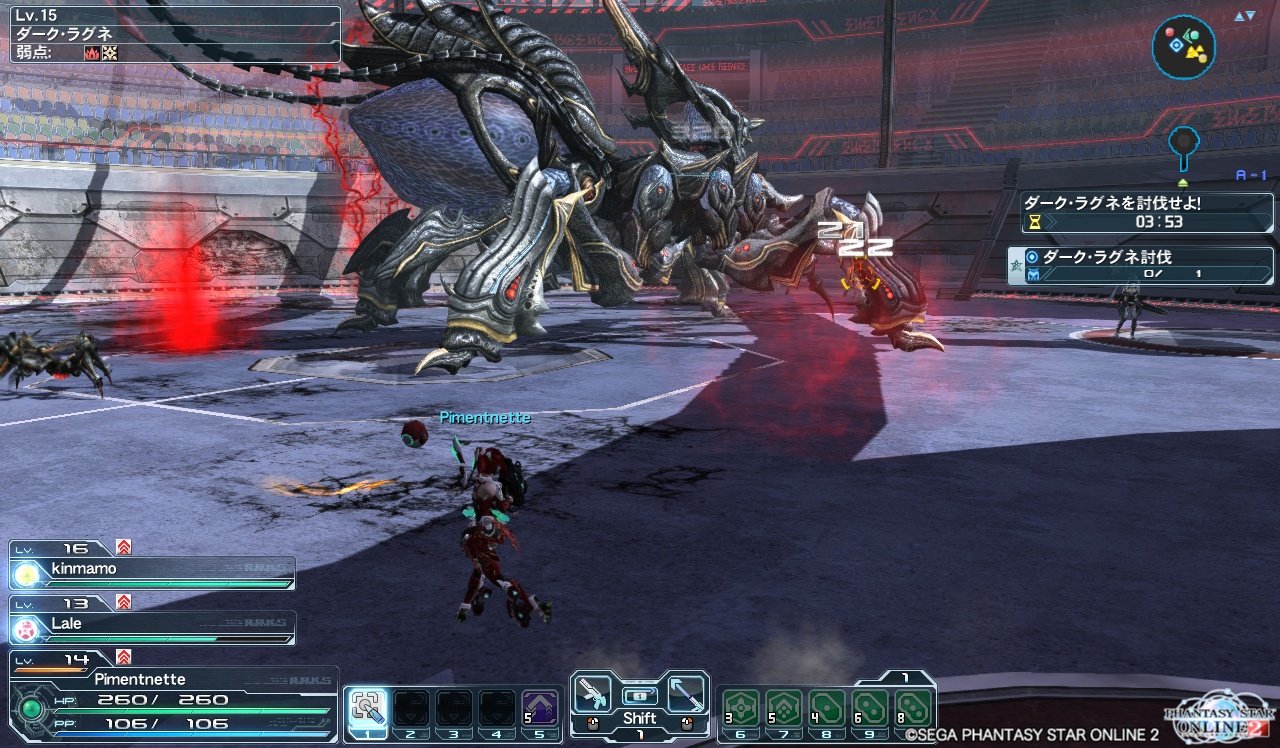Click the weapon palette Shift indicator
Viewport: 1280px width, 748px height.
640,718
